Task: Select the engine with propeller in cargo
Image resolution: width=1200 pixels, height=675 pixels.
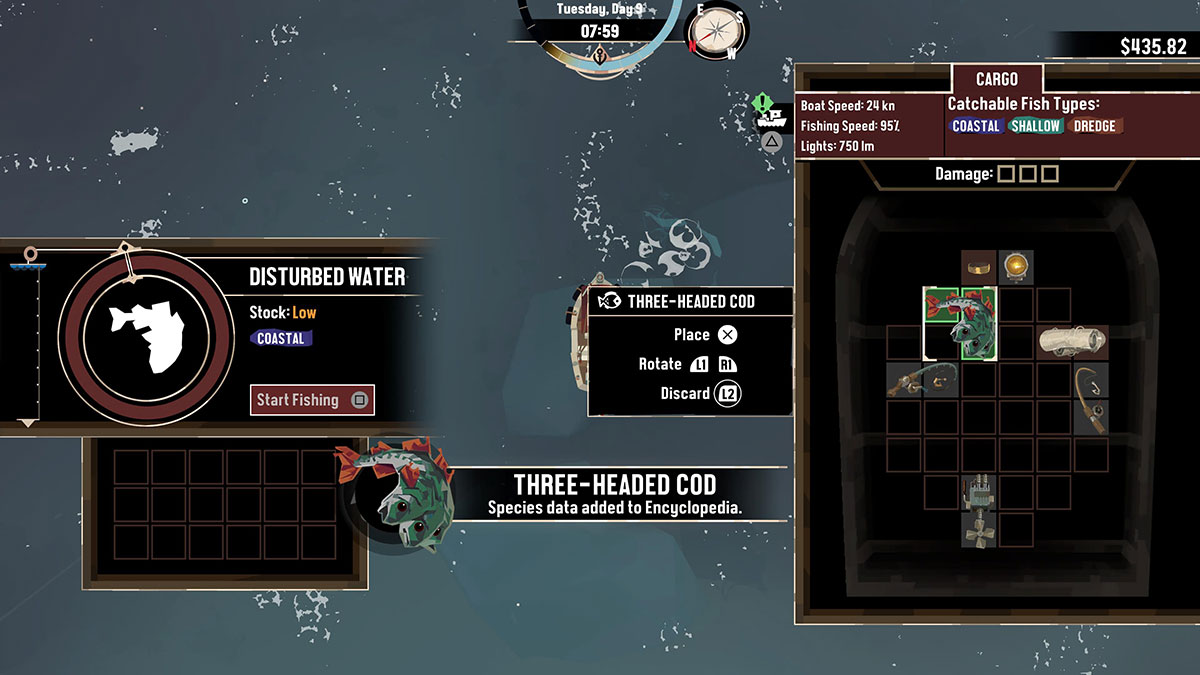Action: tap(979, 509)
